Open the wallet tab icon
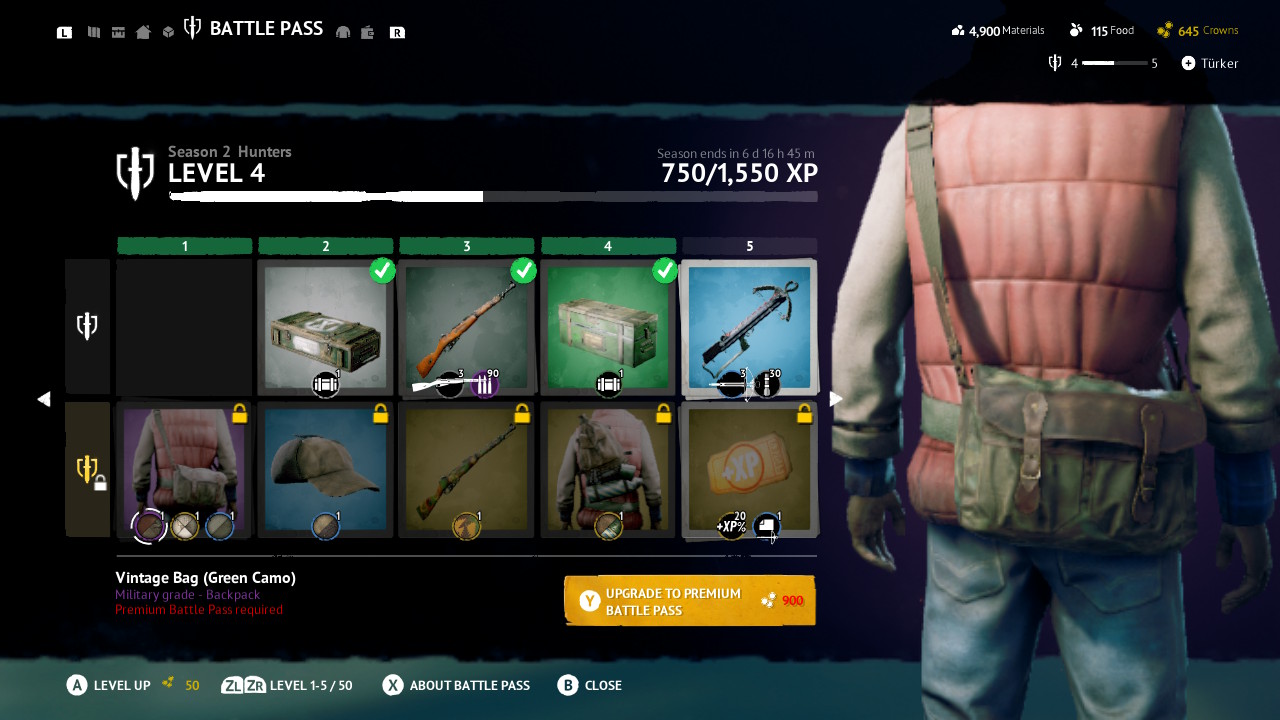This screenshot has height=720, width=1280. point(368,32)
